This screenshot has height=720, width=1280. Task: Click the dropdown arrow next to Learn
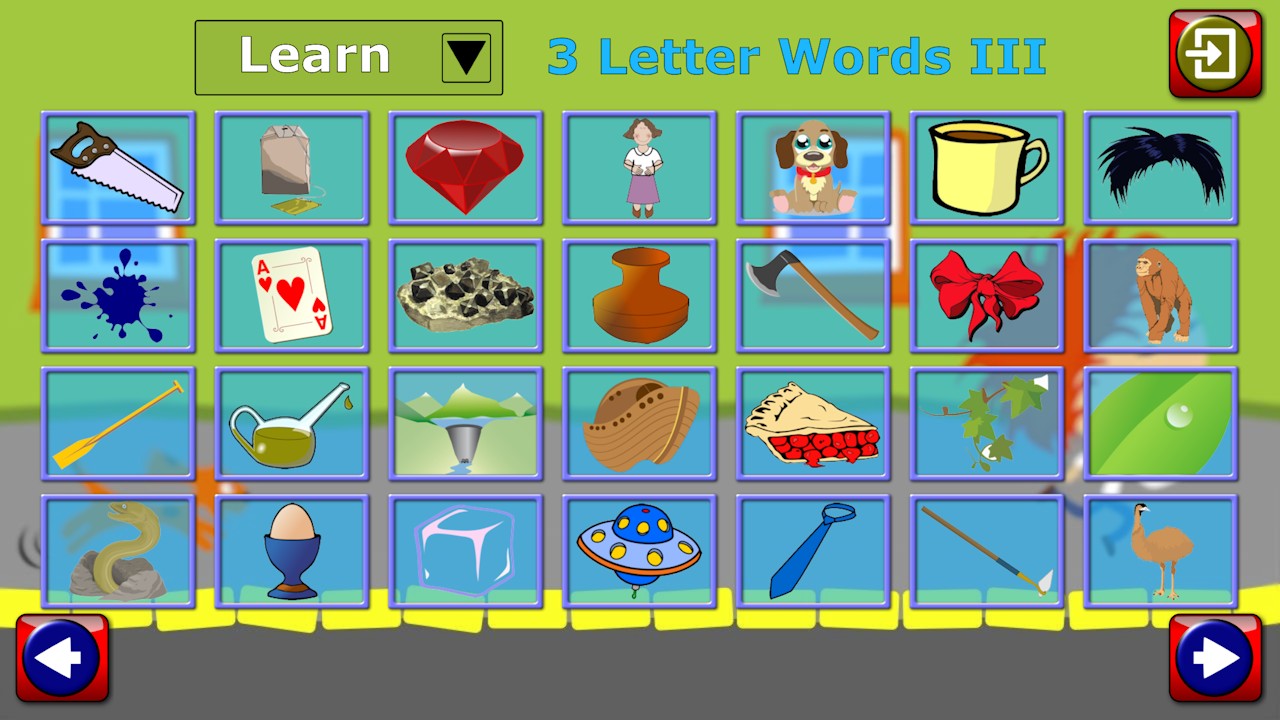coord(467,56)
